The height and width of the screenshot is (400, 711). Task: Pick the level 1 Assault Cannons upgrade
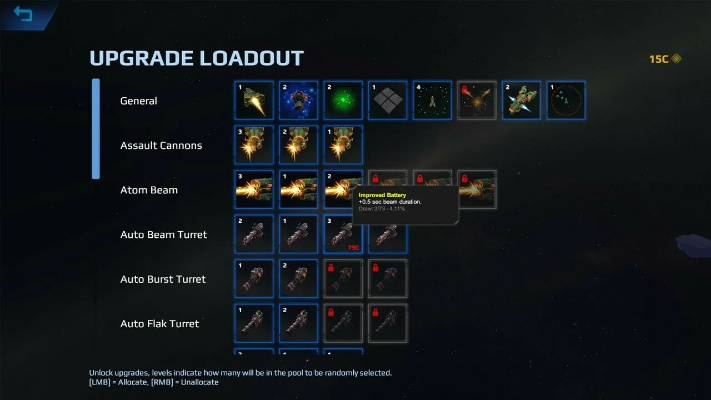[x=343, y=145]
